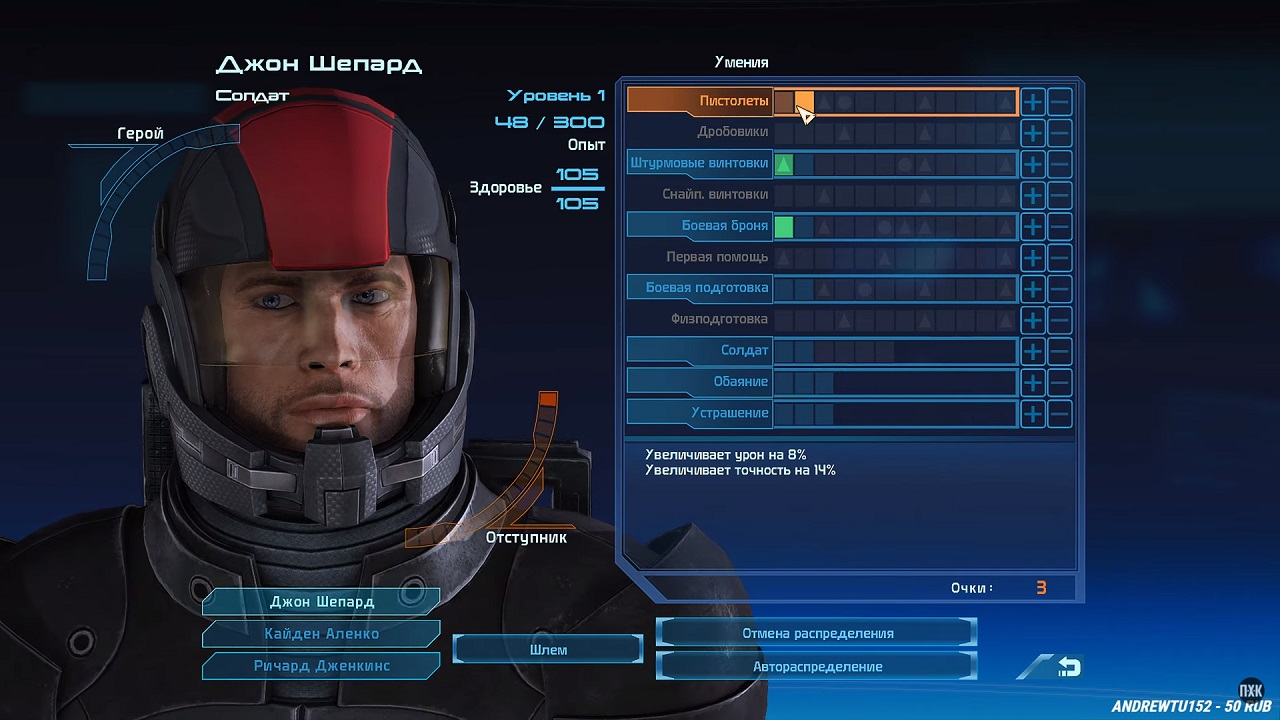This screenshot has width=1280, height=720.
Task: Add a point to Боевая броня
Action: pyautogui.click(x=1033, y=226)
